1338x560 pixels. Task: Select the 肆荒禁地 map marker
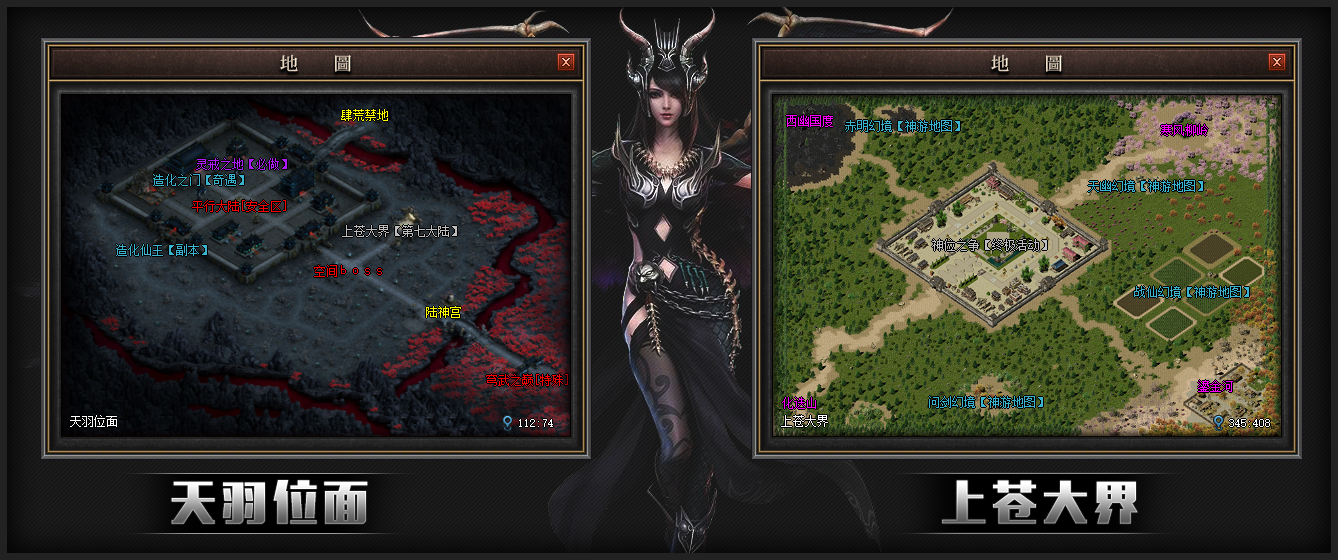tap(365, 116)
